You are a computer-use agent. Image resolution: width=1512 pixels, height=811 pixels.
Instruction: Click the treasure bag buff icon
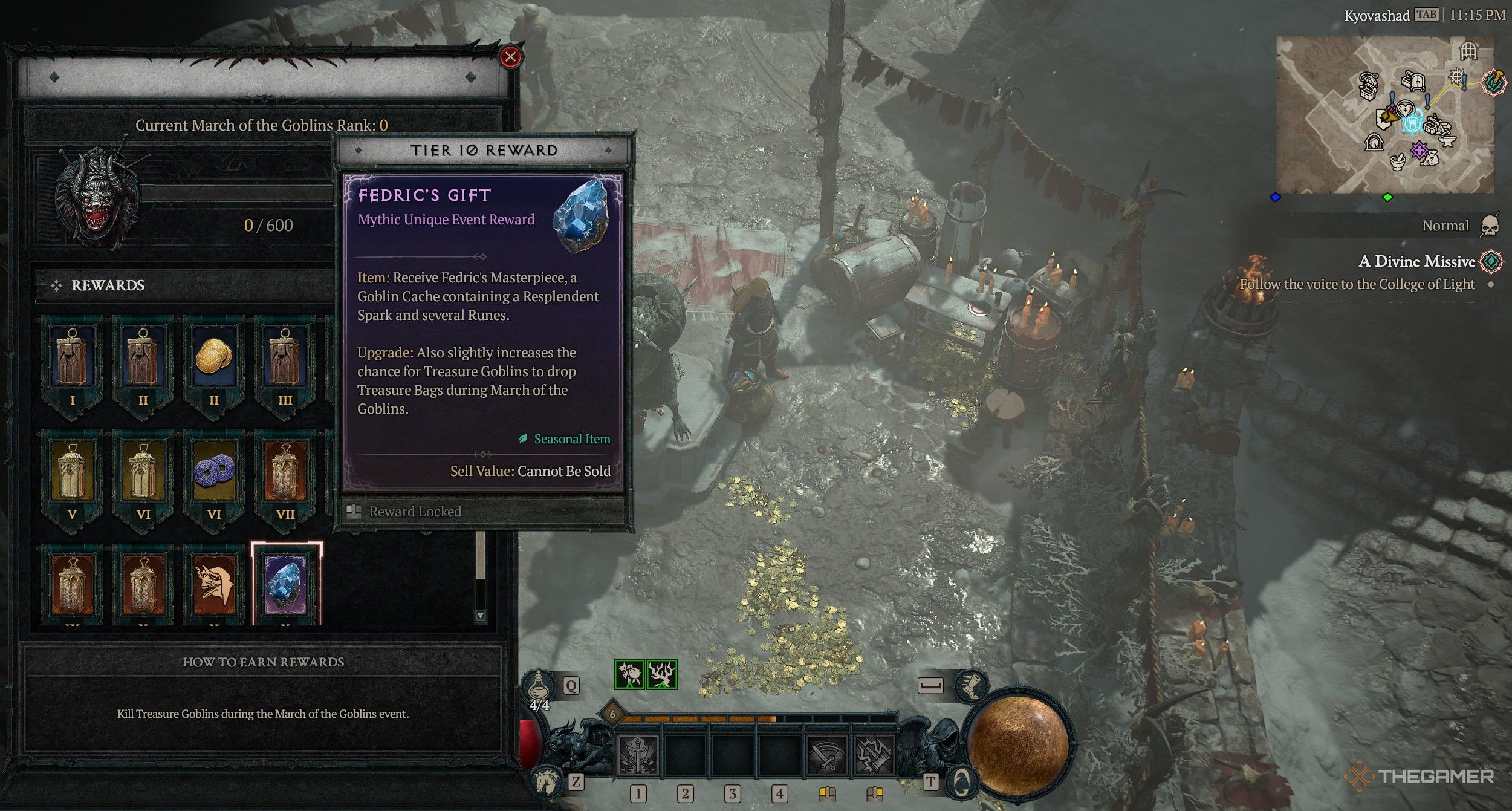(629, 674)
